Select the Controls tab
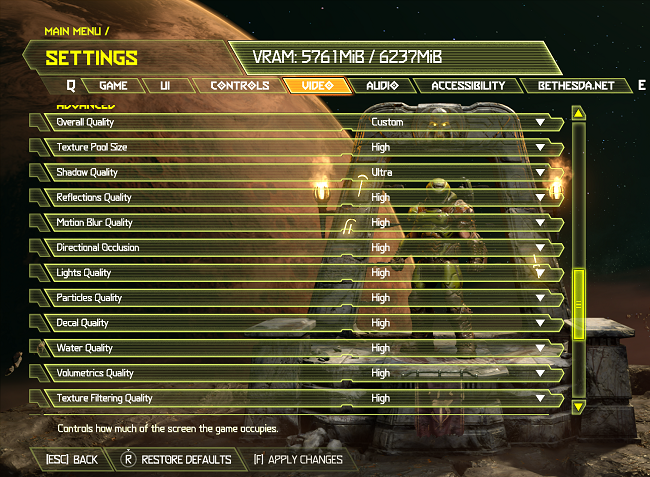 pos(239,86)
